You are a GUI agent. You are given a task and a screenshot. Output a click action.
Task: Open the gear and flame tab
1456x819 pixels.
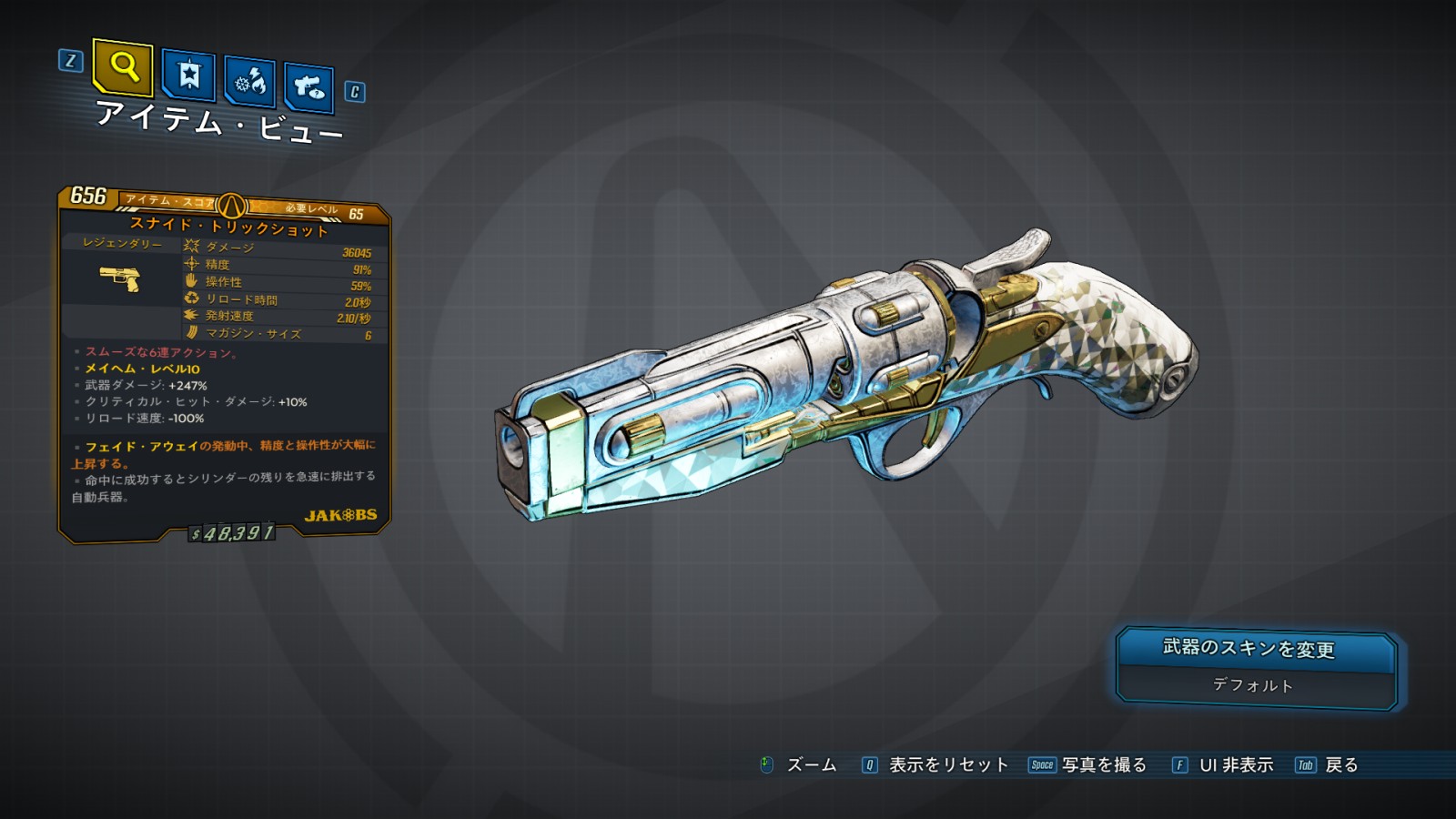[249, 83]
